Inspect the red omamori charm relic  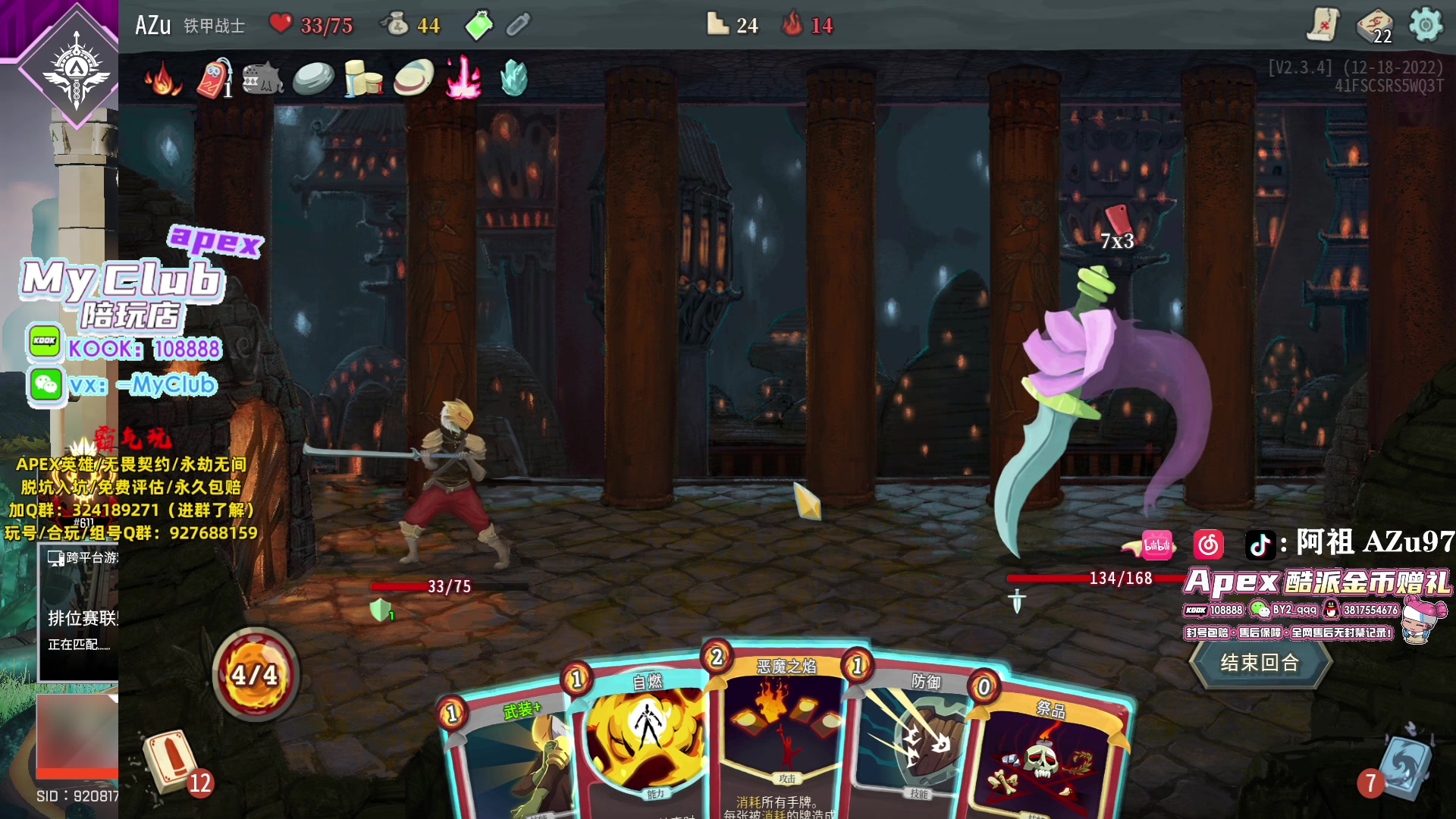pos(214,79)
